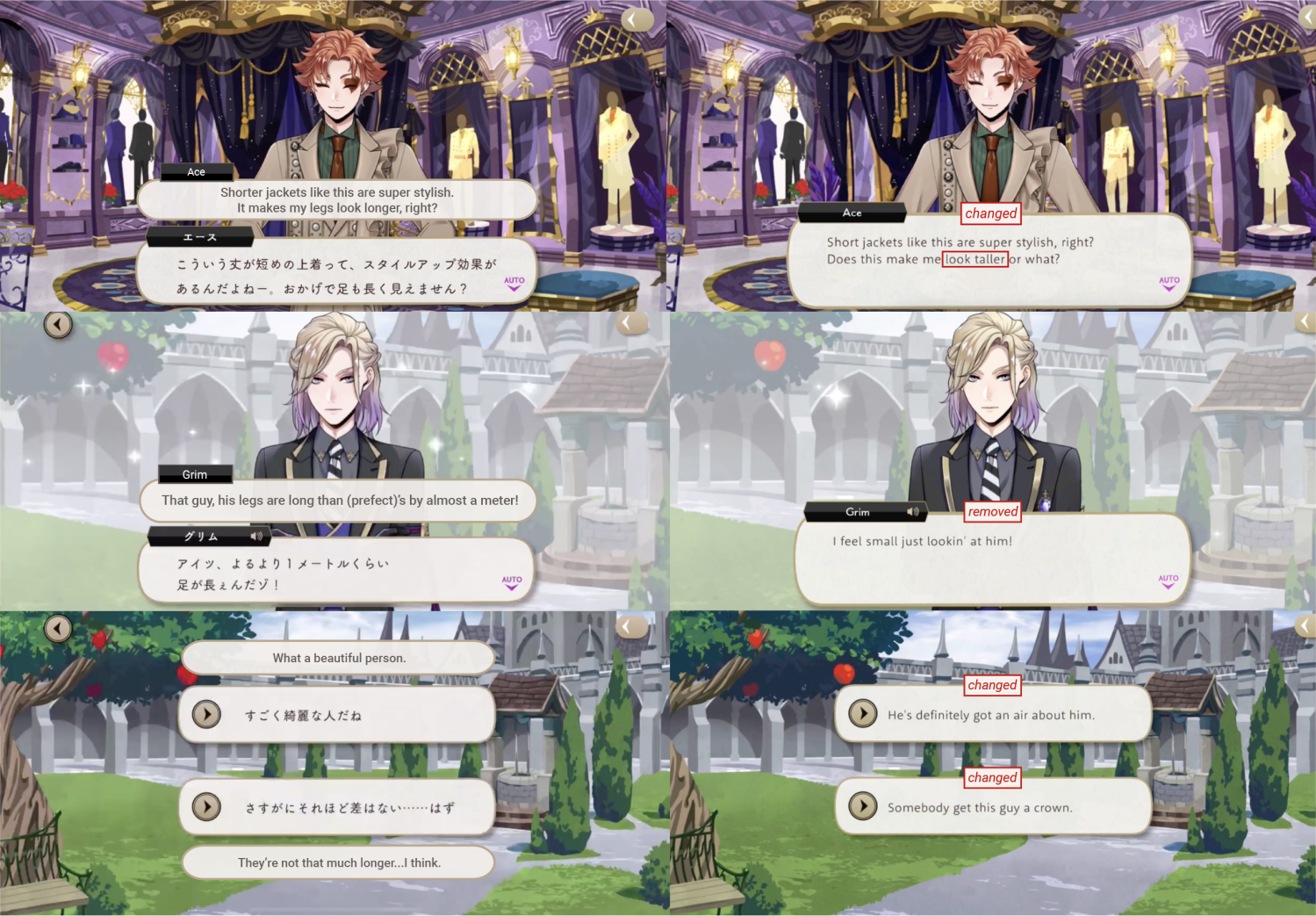
Task: Play Grim's voiced line via speaker icon
Action: point(913,512)
